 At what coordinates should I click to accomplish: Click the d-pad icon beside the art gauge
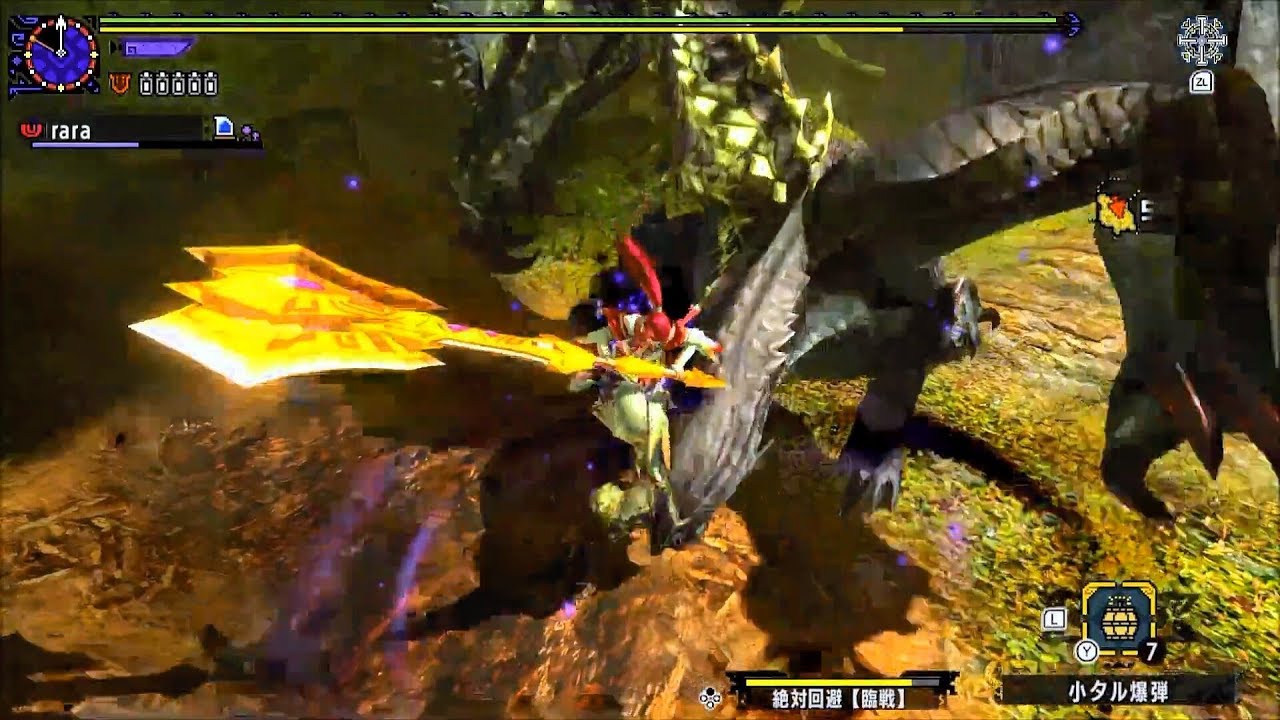pyautogui.click(x=710, y=700)
